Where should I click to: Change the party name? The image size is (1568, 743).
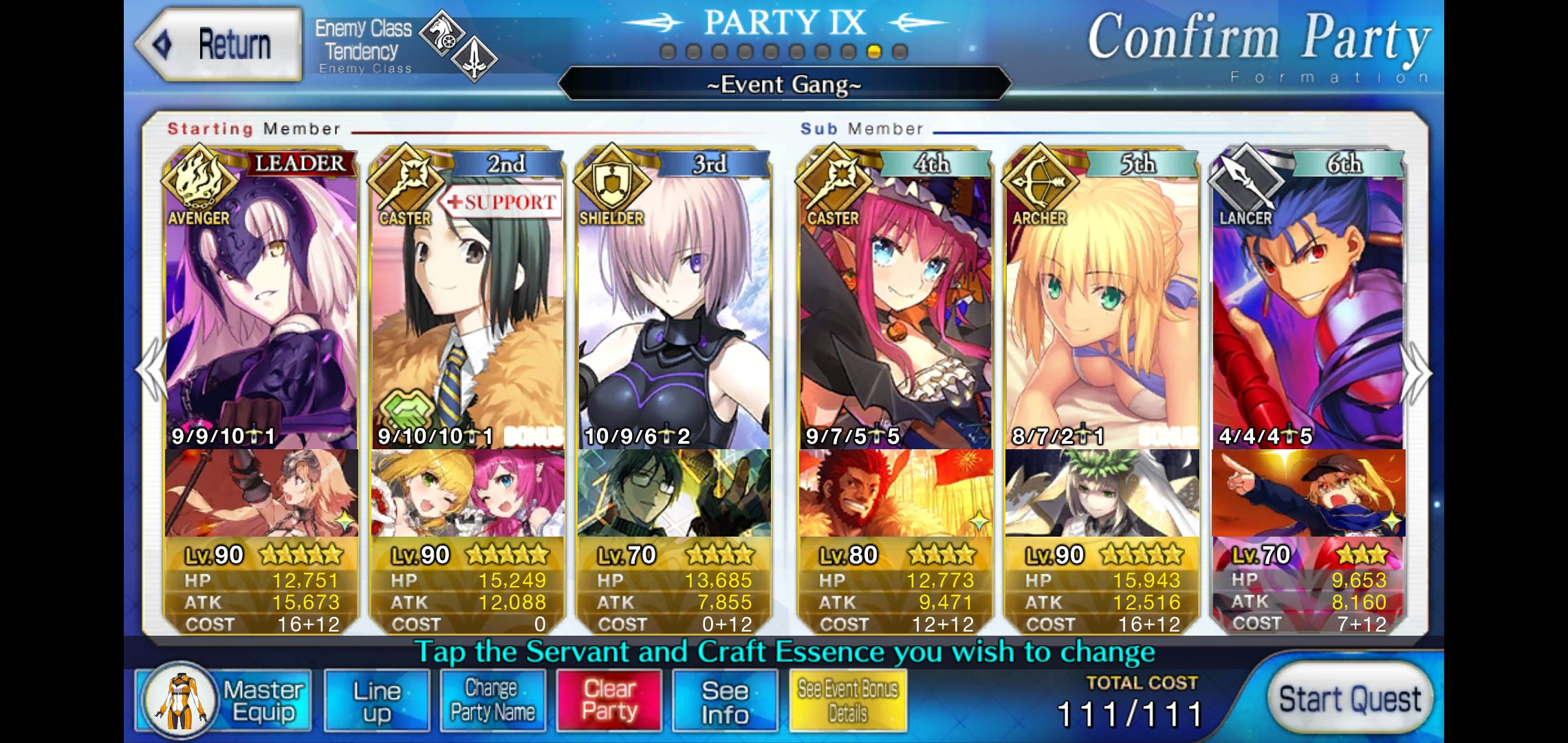pyautogui.click(x=492, y=701)
